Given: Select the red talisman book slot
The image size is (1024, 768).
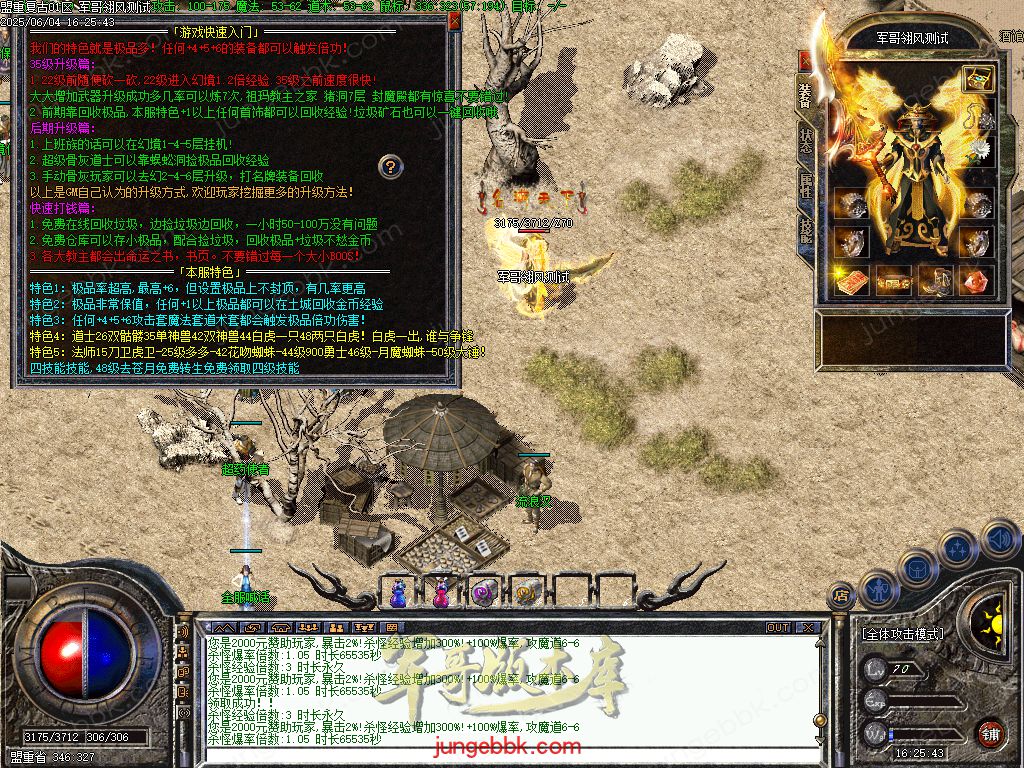Looking at the screenshot, I should [x=852, y=281].
